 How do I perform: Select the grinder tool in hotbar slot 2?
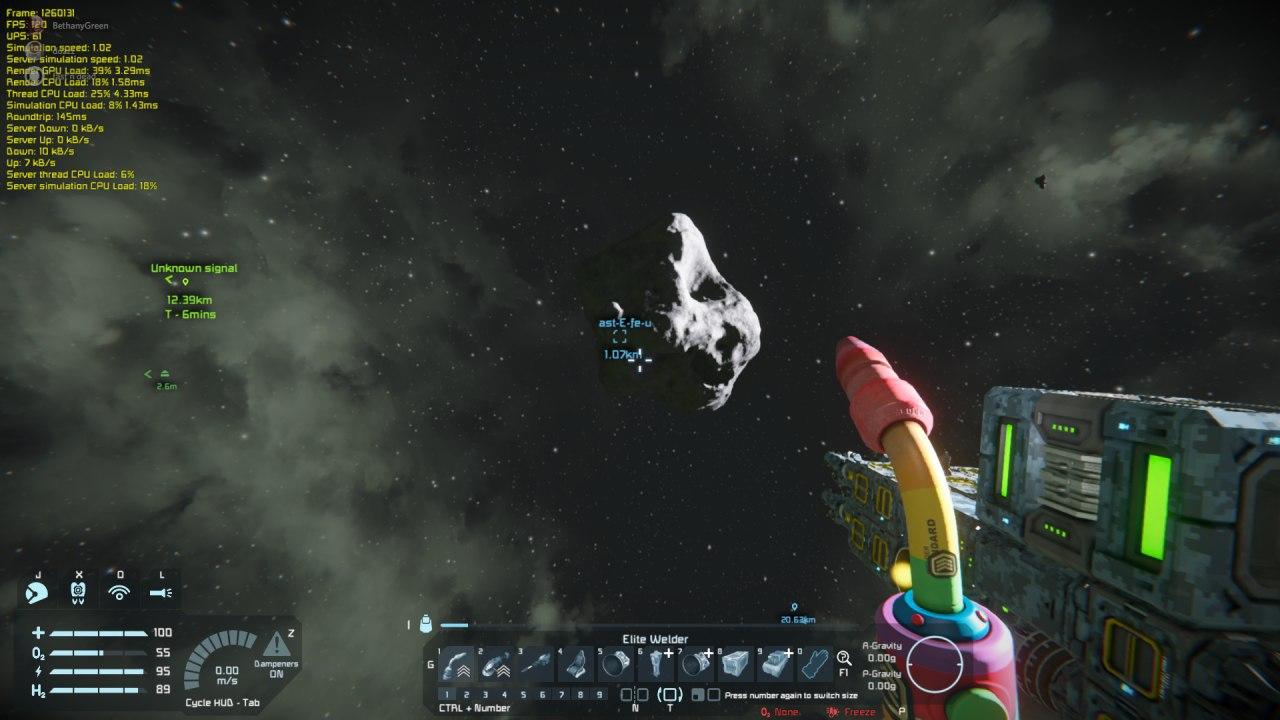click(x=496, y=664)
